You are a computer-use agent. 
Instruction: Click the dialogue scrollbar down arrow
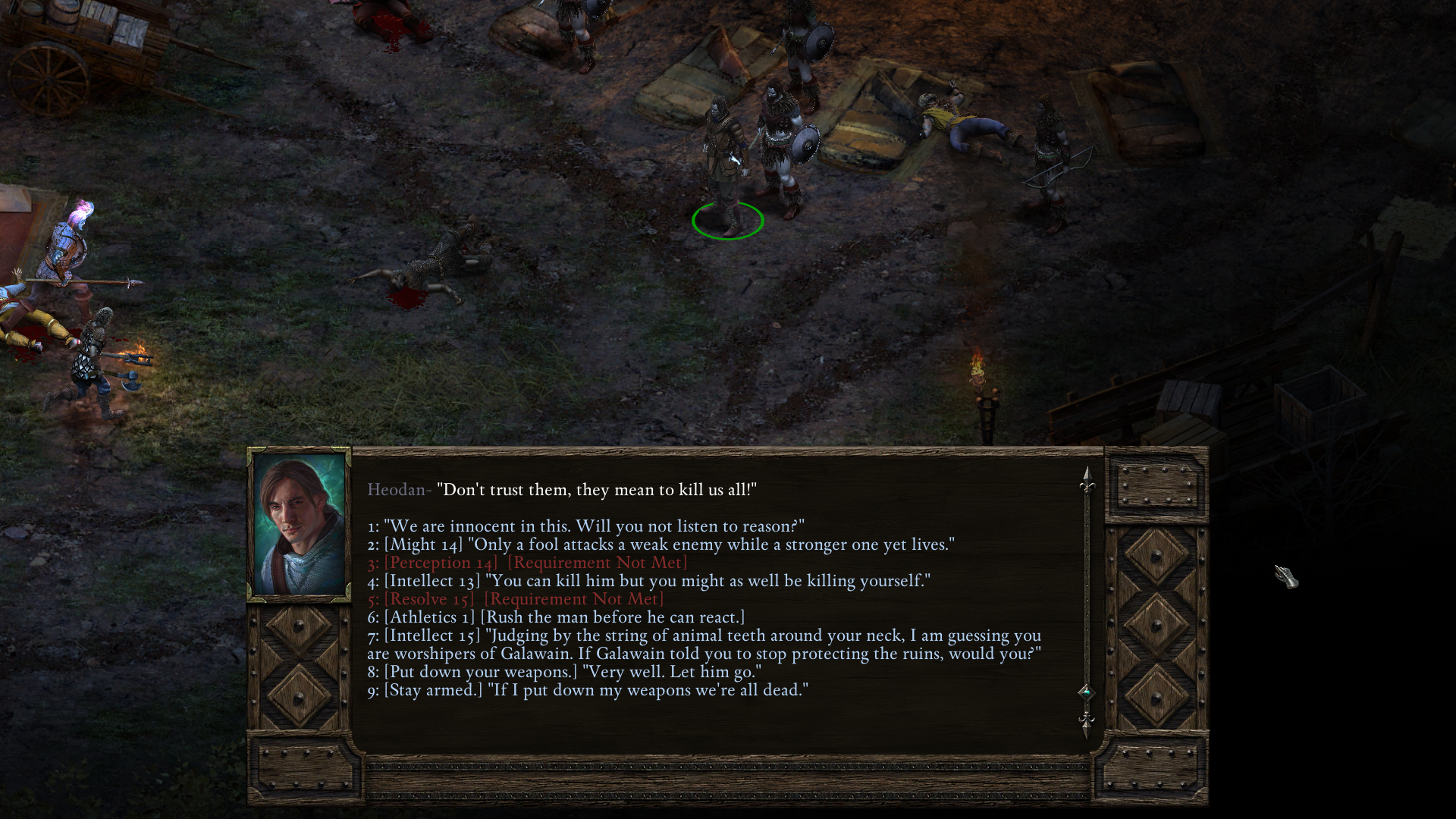click(x=1087, y=722)
